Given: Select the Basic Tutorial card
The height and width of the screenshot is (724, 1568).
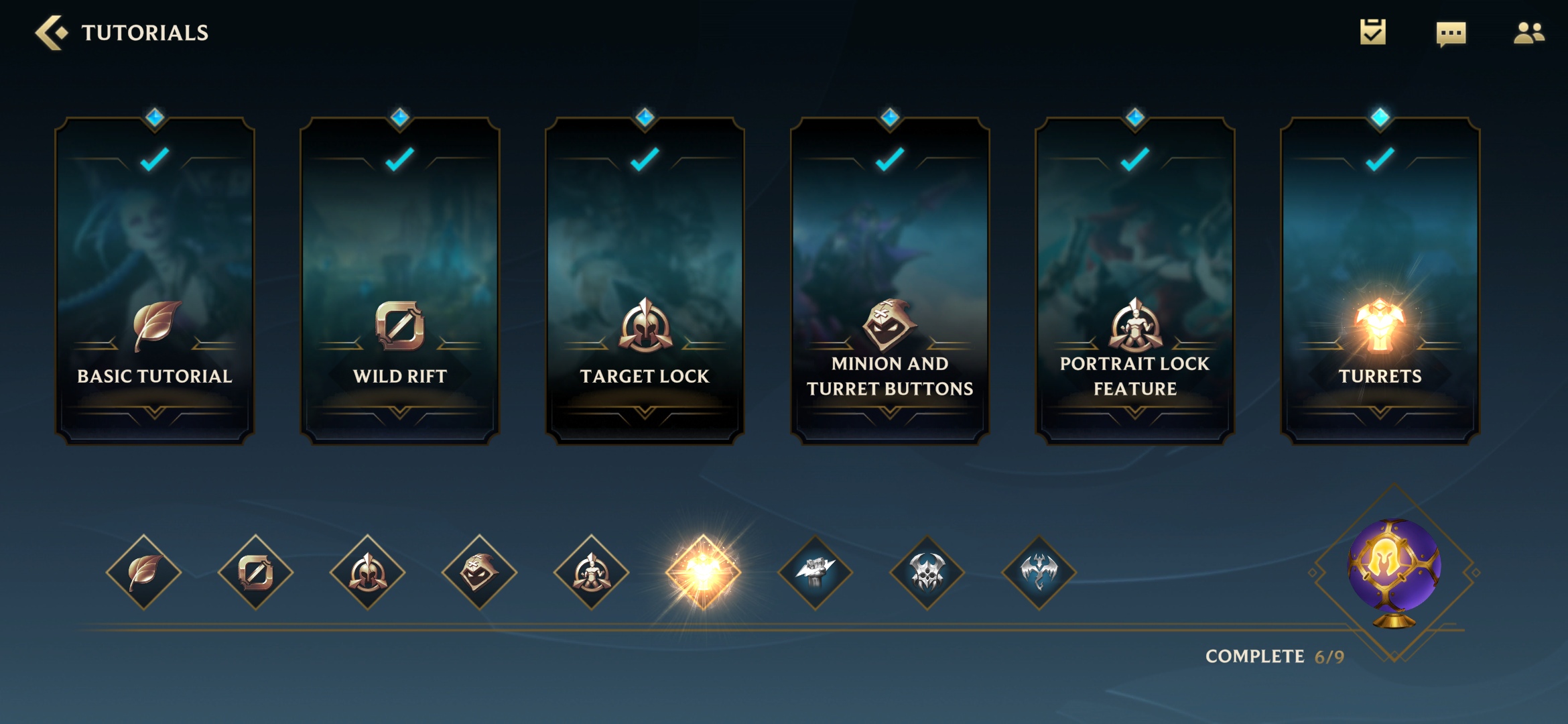Looking at the screenshot, I should tap(155, 282).
